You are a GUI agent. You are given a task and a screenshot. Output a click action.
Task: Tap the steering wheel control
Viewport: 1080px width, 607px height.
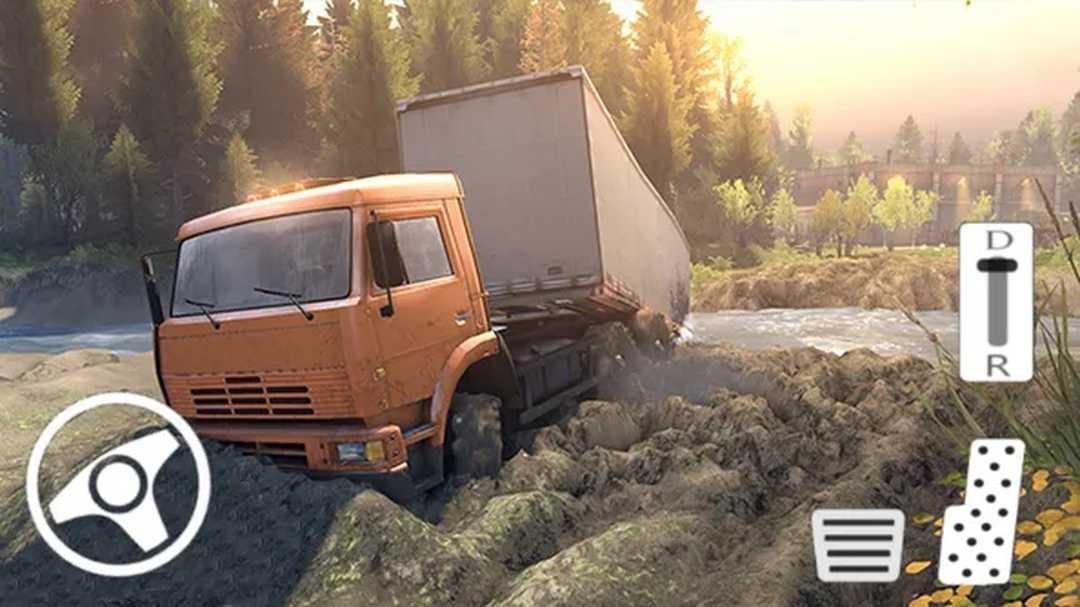[118, 485]
